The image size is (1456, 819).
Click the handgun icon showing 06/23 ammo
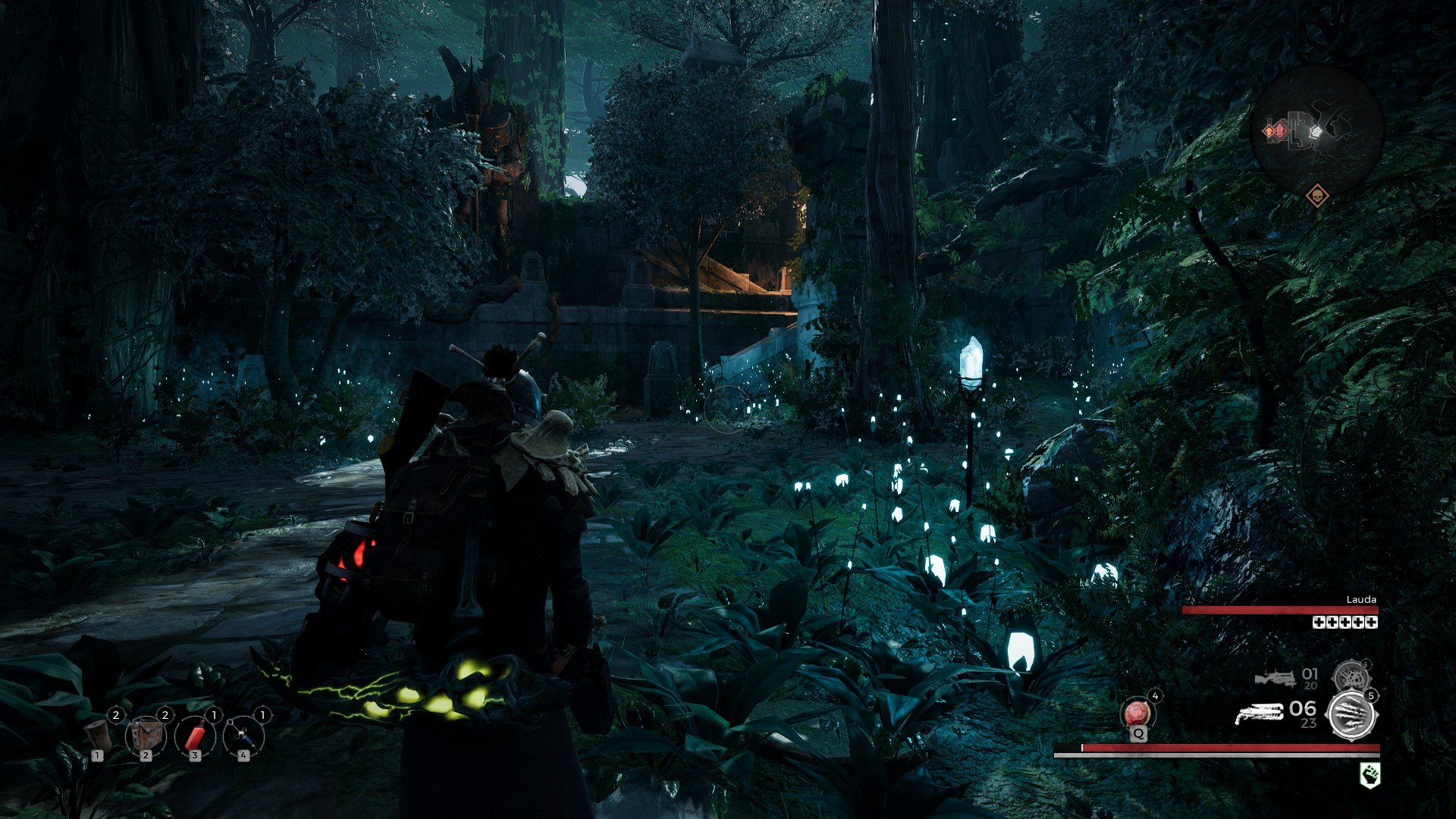pyautogui.click(x=1260, y=713)
